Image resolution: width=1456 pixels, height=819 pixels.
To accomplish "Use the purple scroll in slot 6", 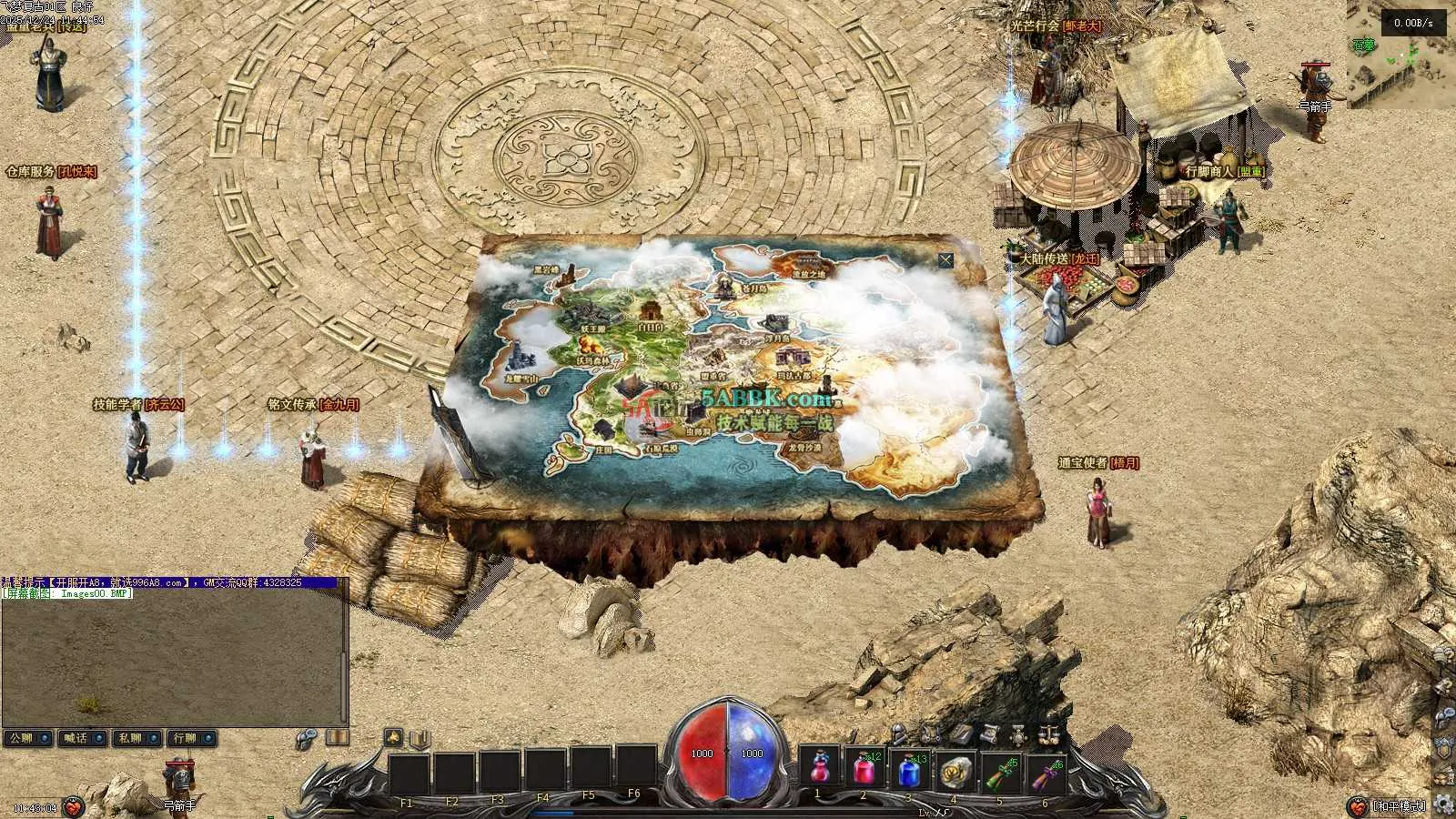I will point(1042,771).
